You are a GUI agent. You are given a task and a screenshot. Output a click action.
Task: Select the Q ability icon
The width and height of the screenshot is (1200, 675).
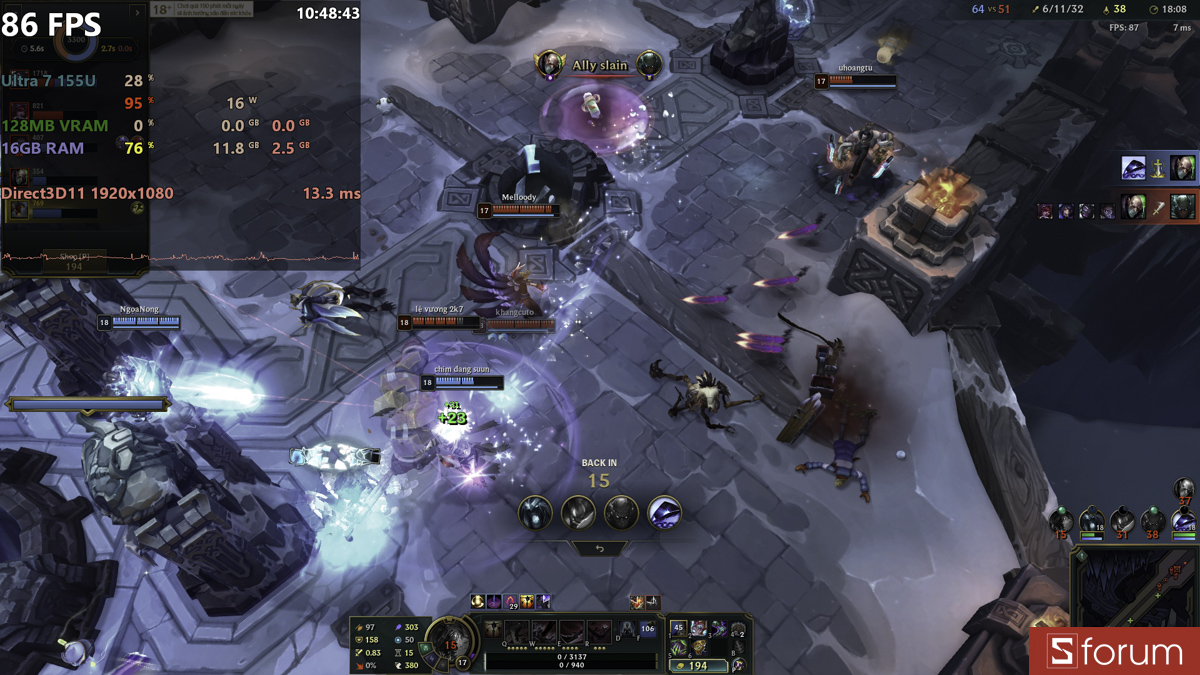click(517, 632)
